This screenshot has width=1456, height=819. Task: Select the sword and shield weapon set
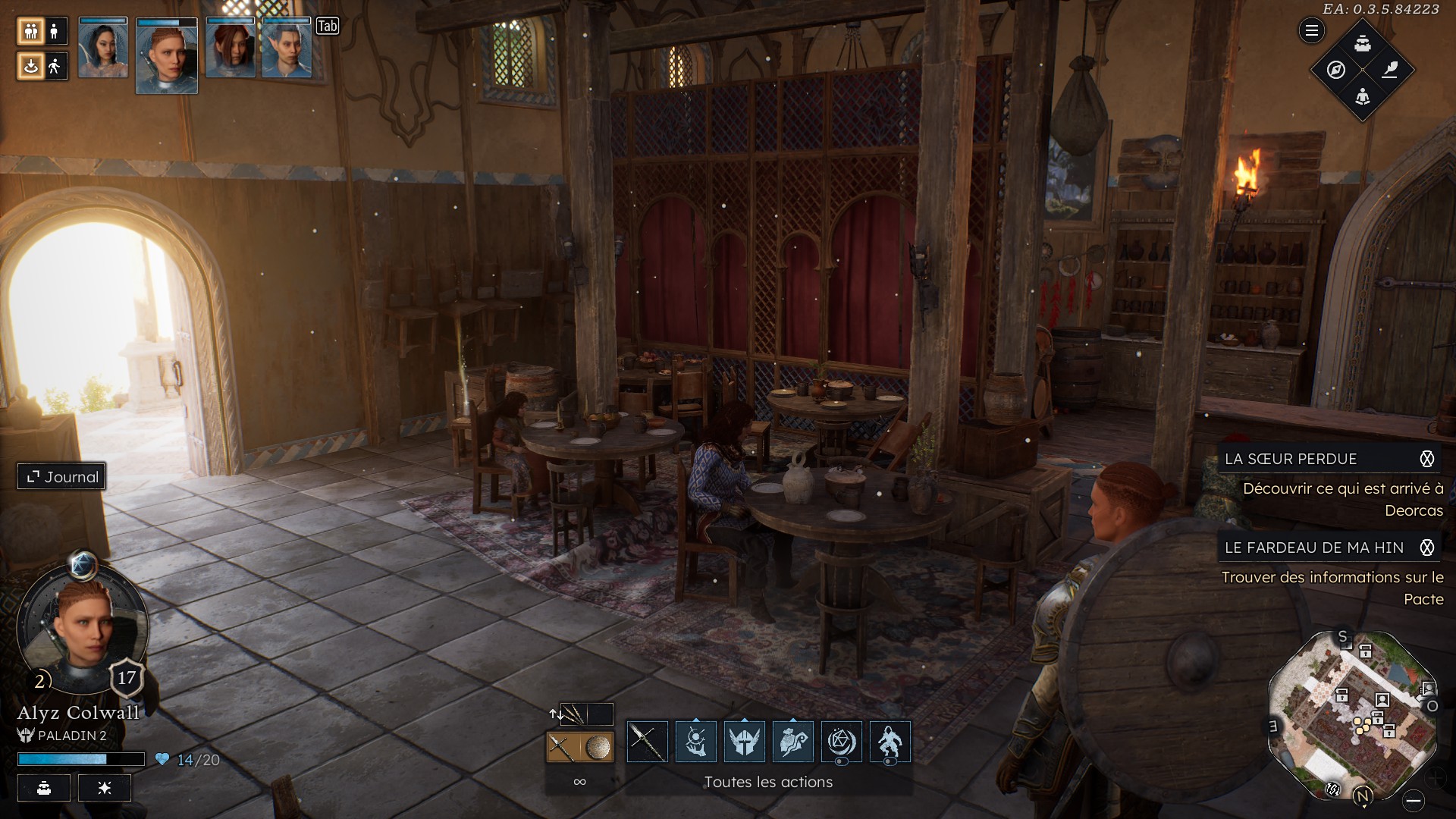click(x=579, y=747)
